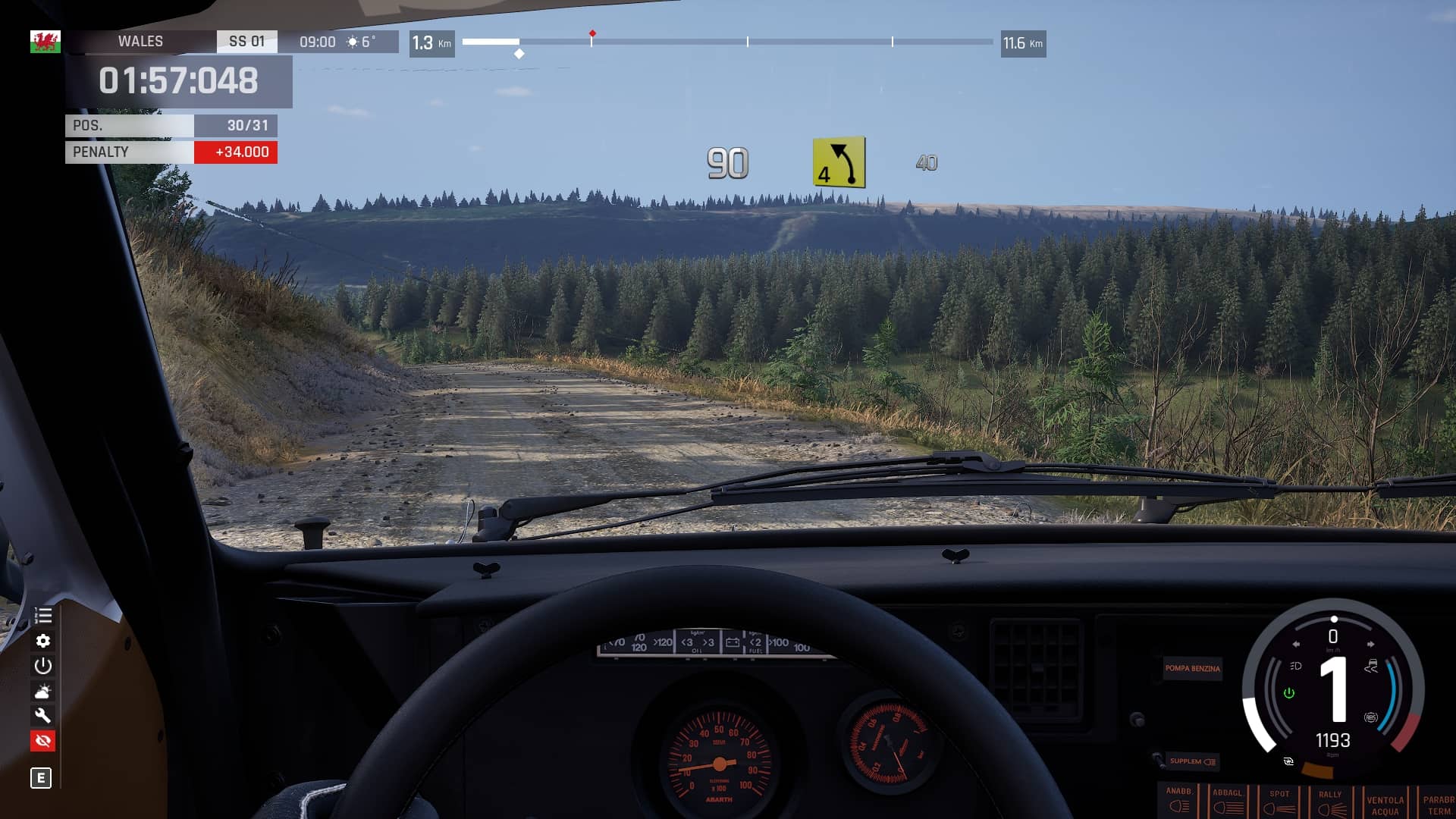This screenshot has height=819, width=1456.
Task: Open the weather cloud-and-sun icon
Action: point(43,691)
